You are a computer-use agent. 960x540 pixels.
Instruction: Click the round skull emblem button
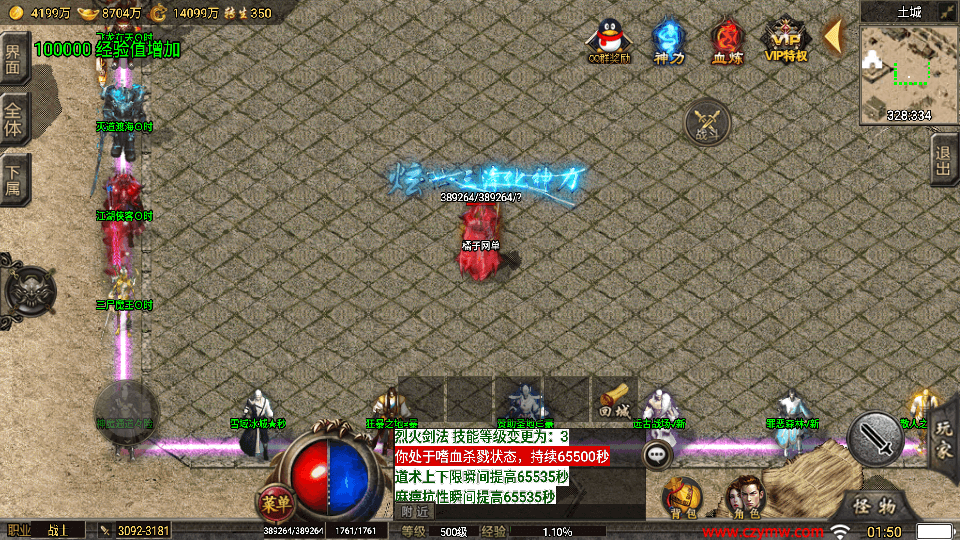pyautogui.click(x=29, y=290)
